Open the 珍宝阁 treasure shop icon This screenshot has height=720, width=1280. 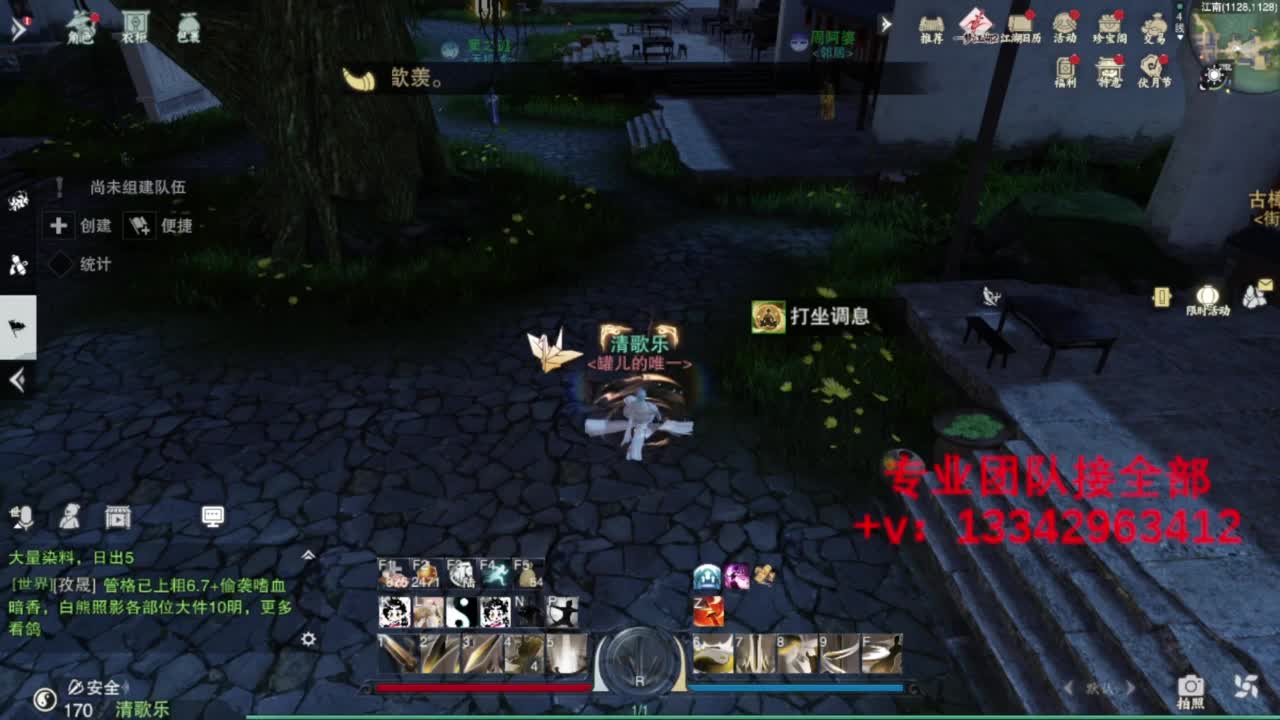tap(1110, 22)
